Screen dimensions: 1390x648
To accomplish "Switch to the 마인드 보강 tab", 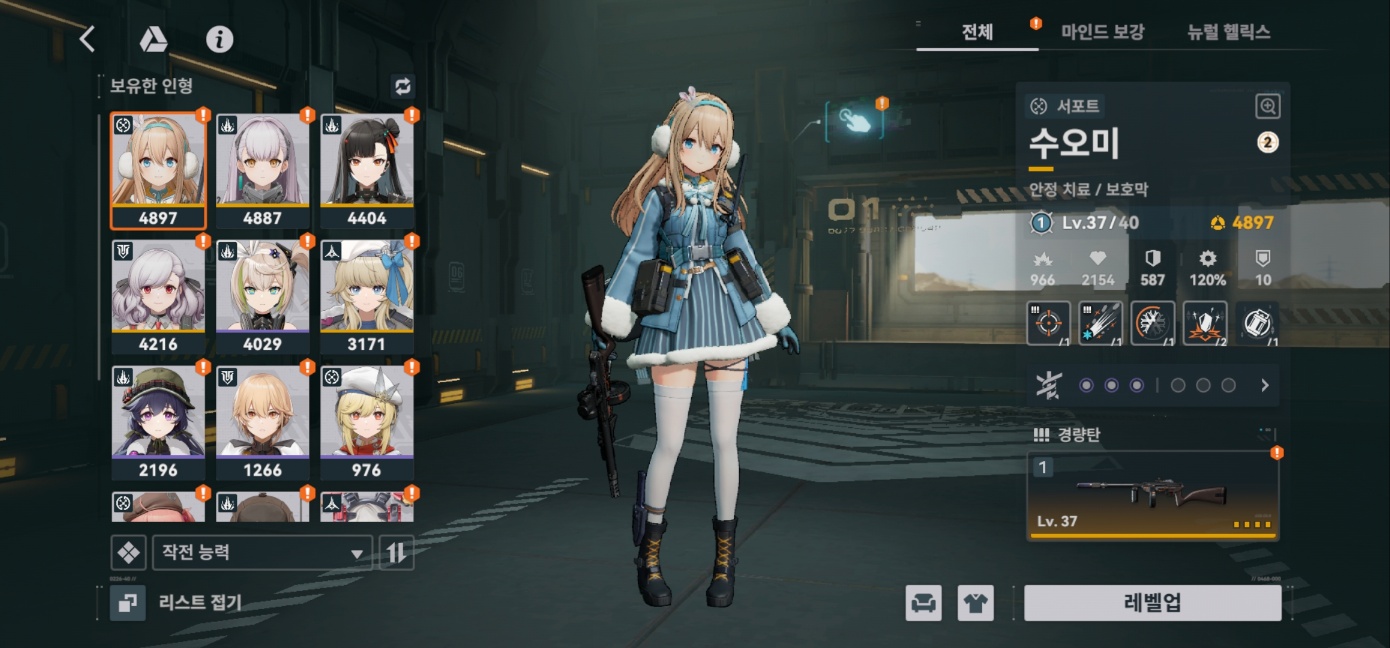I will pyautogui.click(x=1102, y=32).
